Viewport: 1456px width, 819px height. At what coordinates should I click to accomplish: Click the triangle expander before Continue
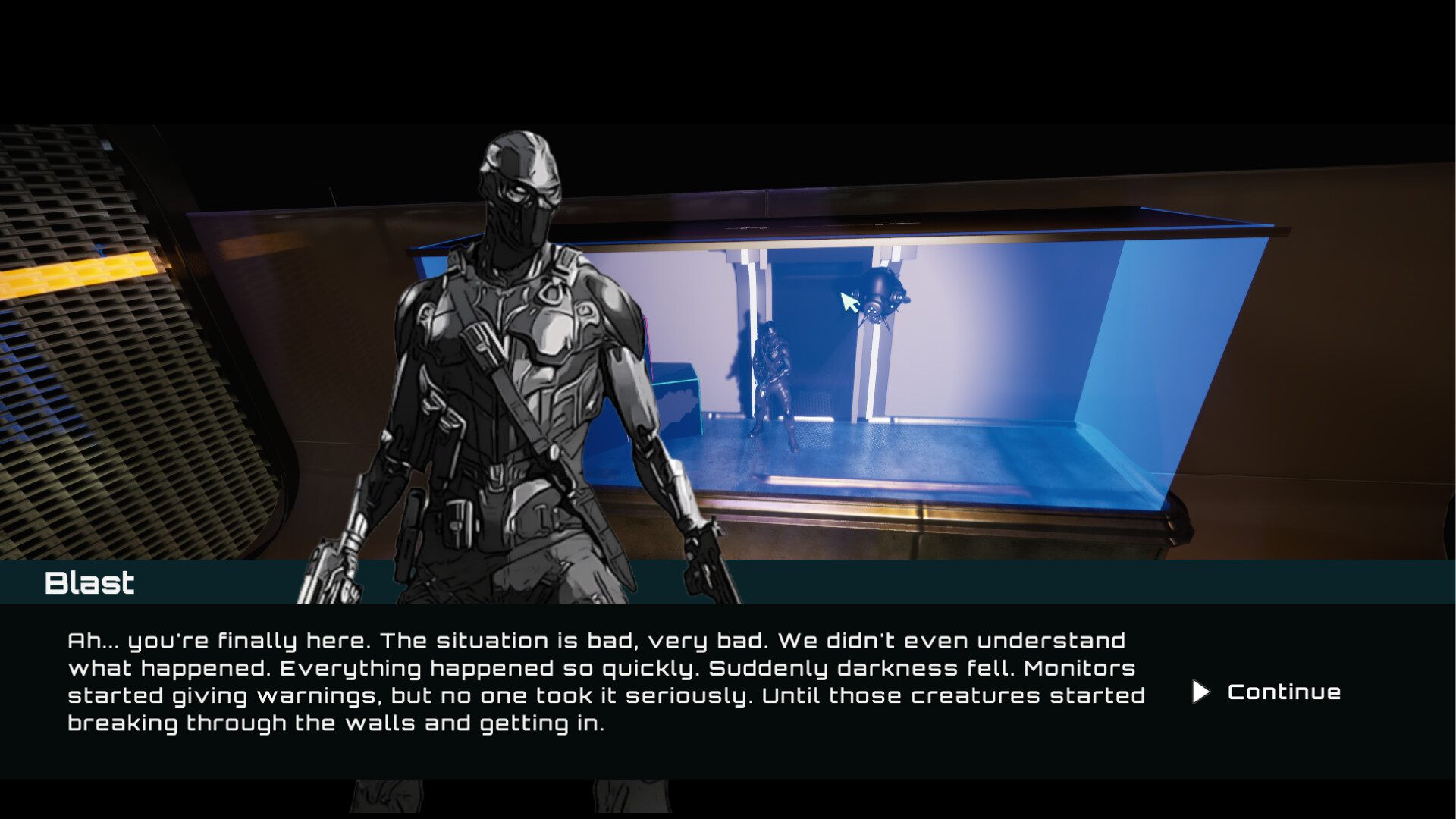tap(1202, 692)
